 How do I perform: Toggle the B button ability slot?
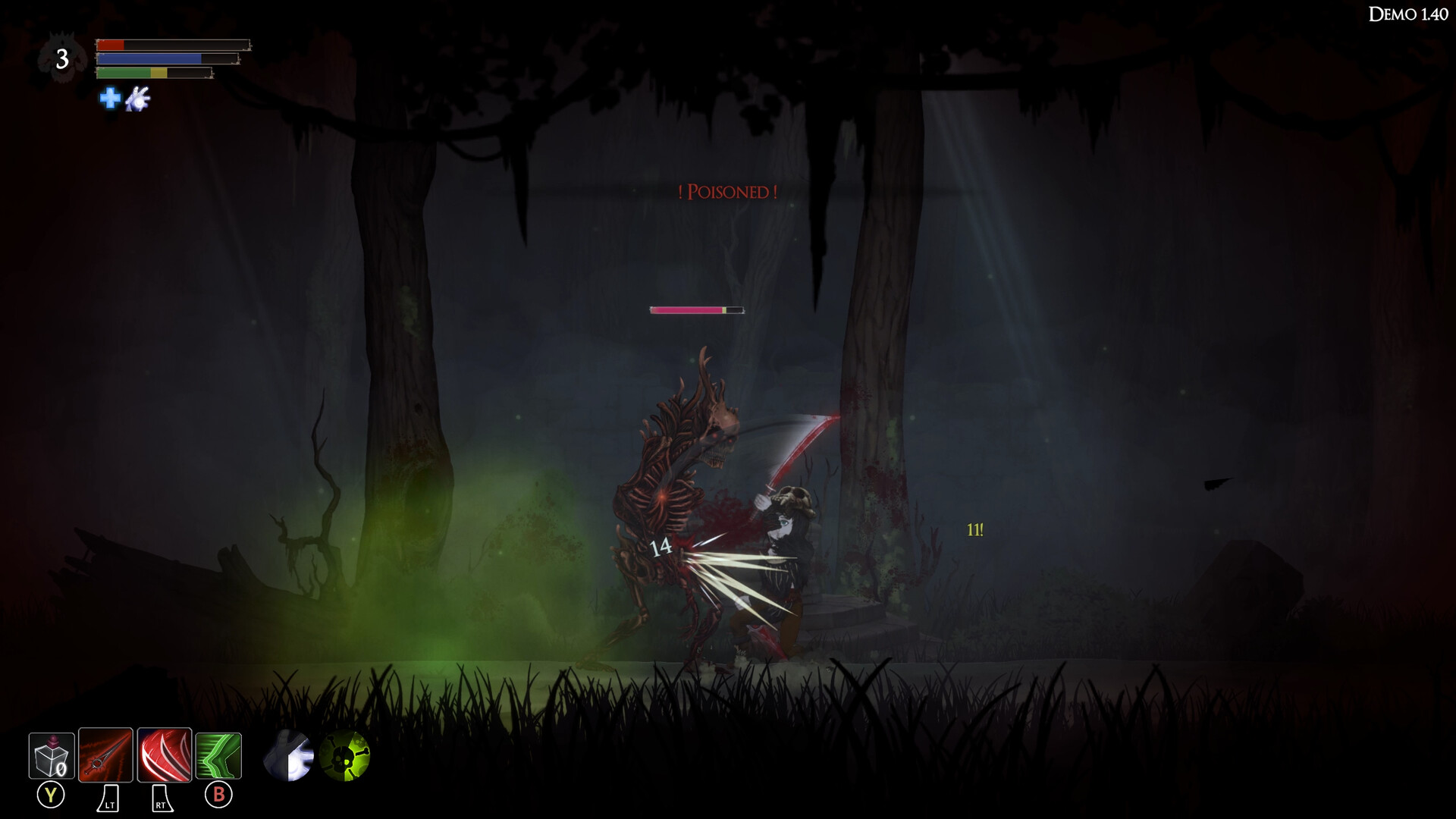click(218, 795)
